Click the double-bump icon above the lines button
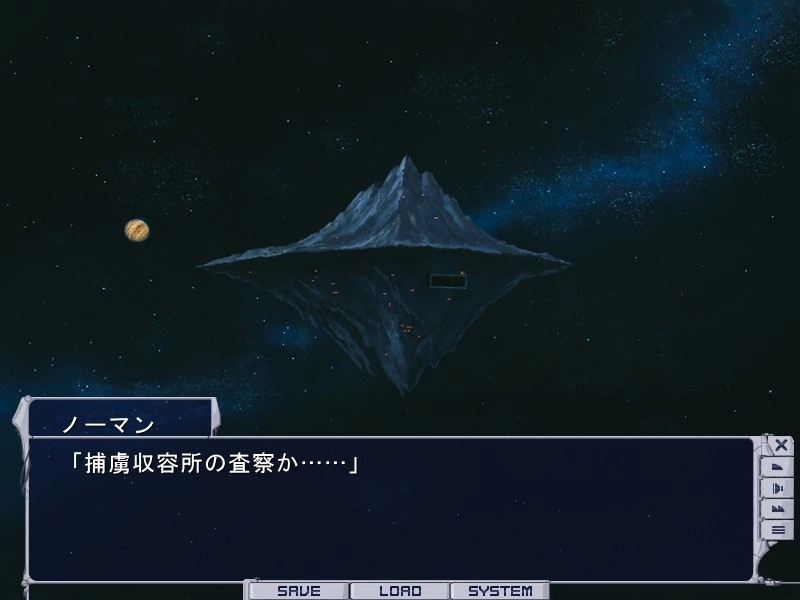This screenshot has width=800, height=600. 778,509
